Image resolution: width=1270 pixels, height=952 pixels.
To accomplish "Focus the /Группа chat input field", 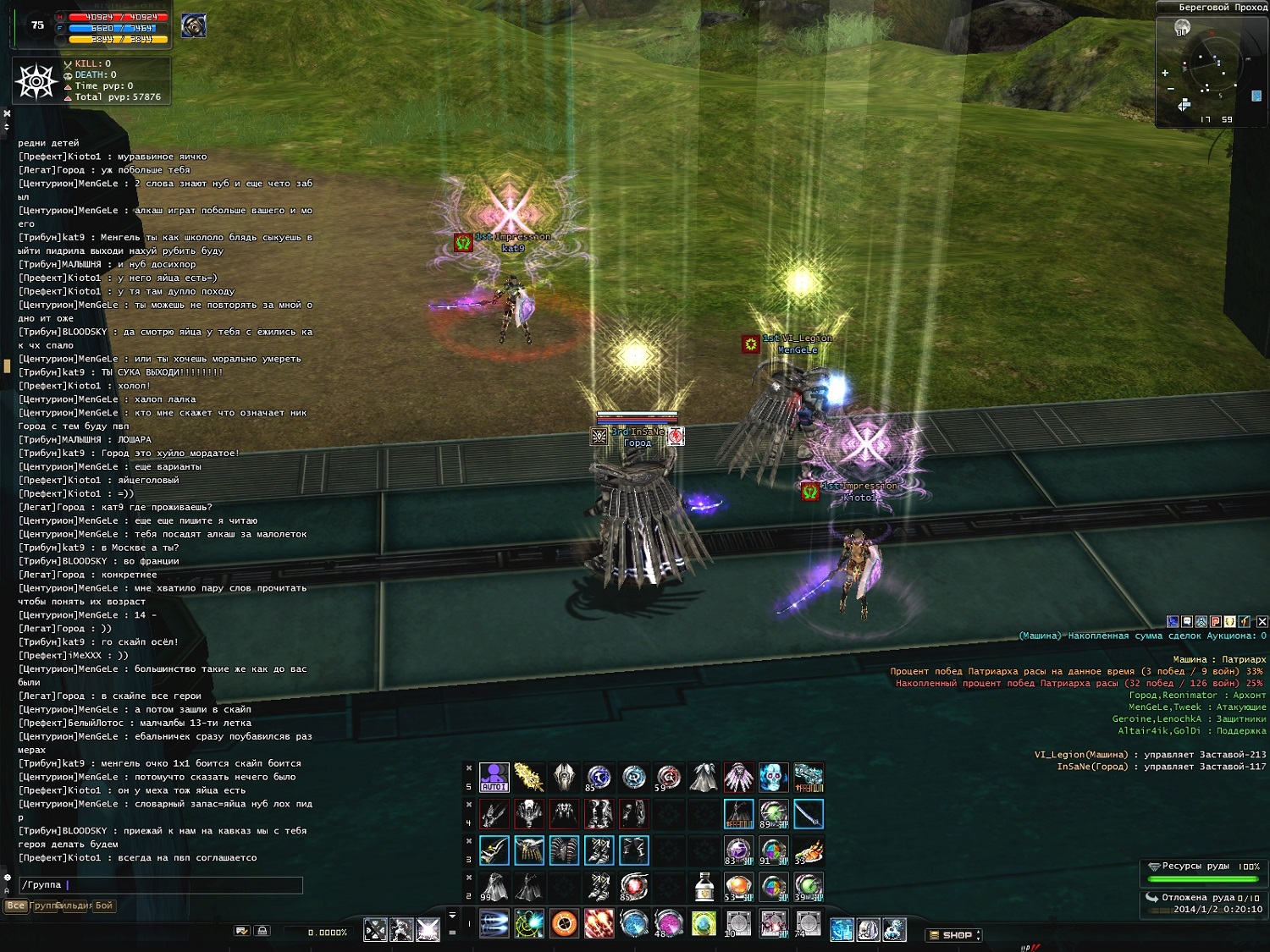I will coord(161,885).
